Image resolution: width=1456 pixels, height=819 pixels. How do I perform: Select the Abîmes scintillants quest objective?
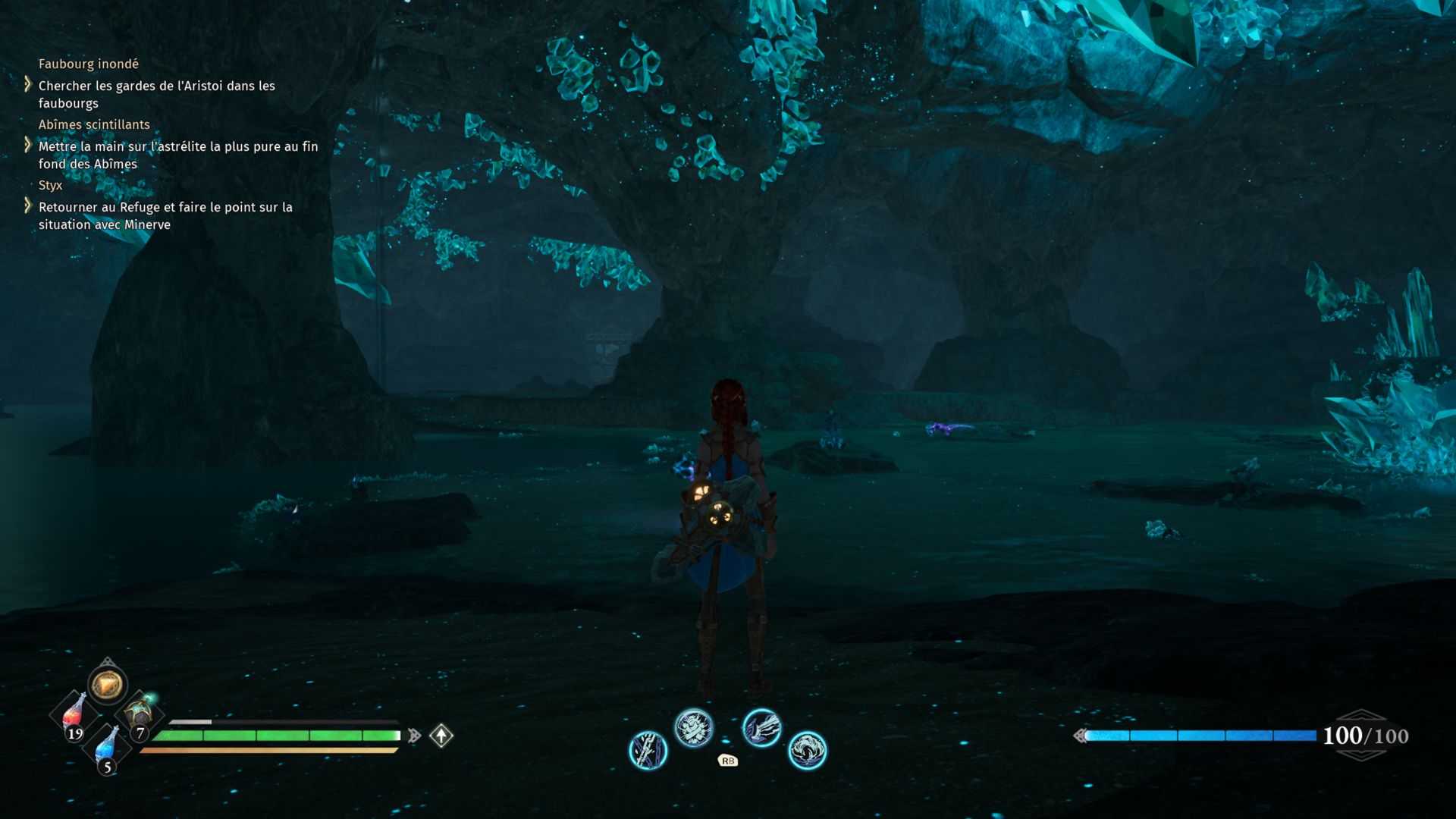[x=177, y=155]
